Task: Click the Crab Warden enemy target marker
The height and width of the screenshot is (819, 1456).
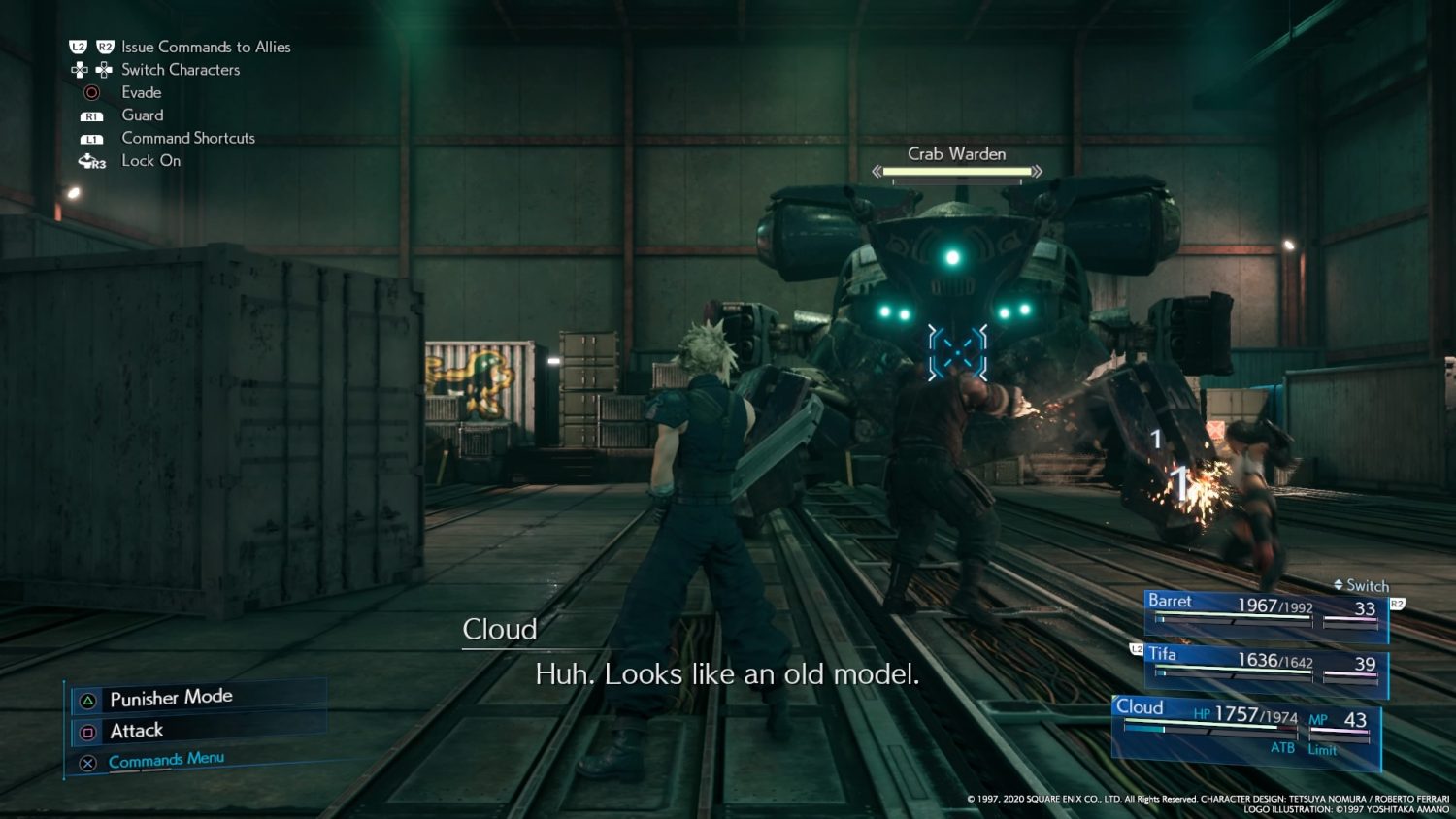Action: [957, 352]
